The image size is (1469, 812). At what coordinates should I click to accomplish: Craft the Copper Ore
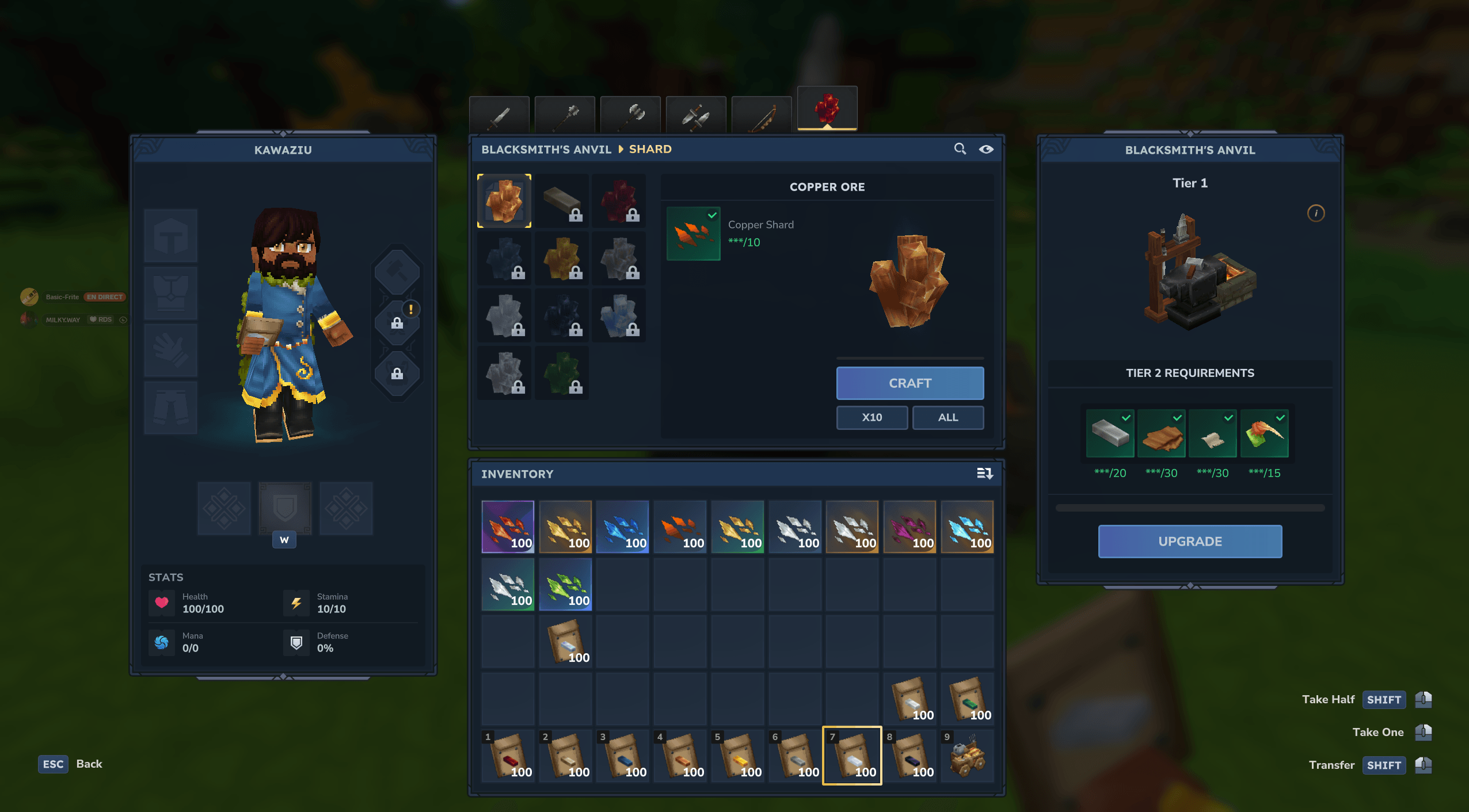click(909, 383)
